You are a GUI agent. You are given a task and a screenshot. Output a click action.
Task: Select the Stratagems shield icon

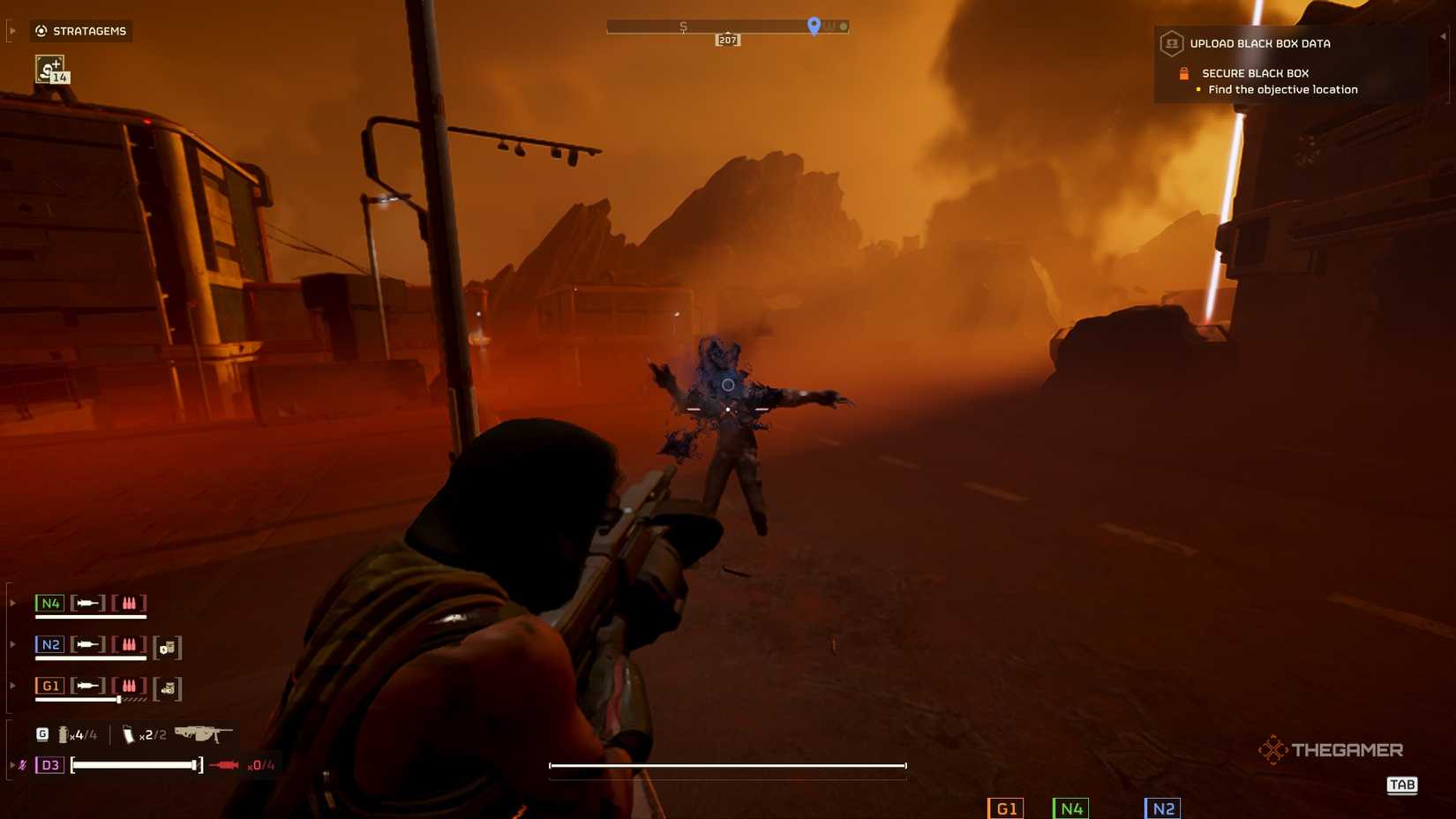tap(40, 31)
